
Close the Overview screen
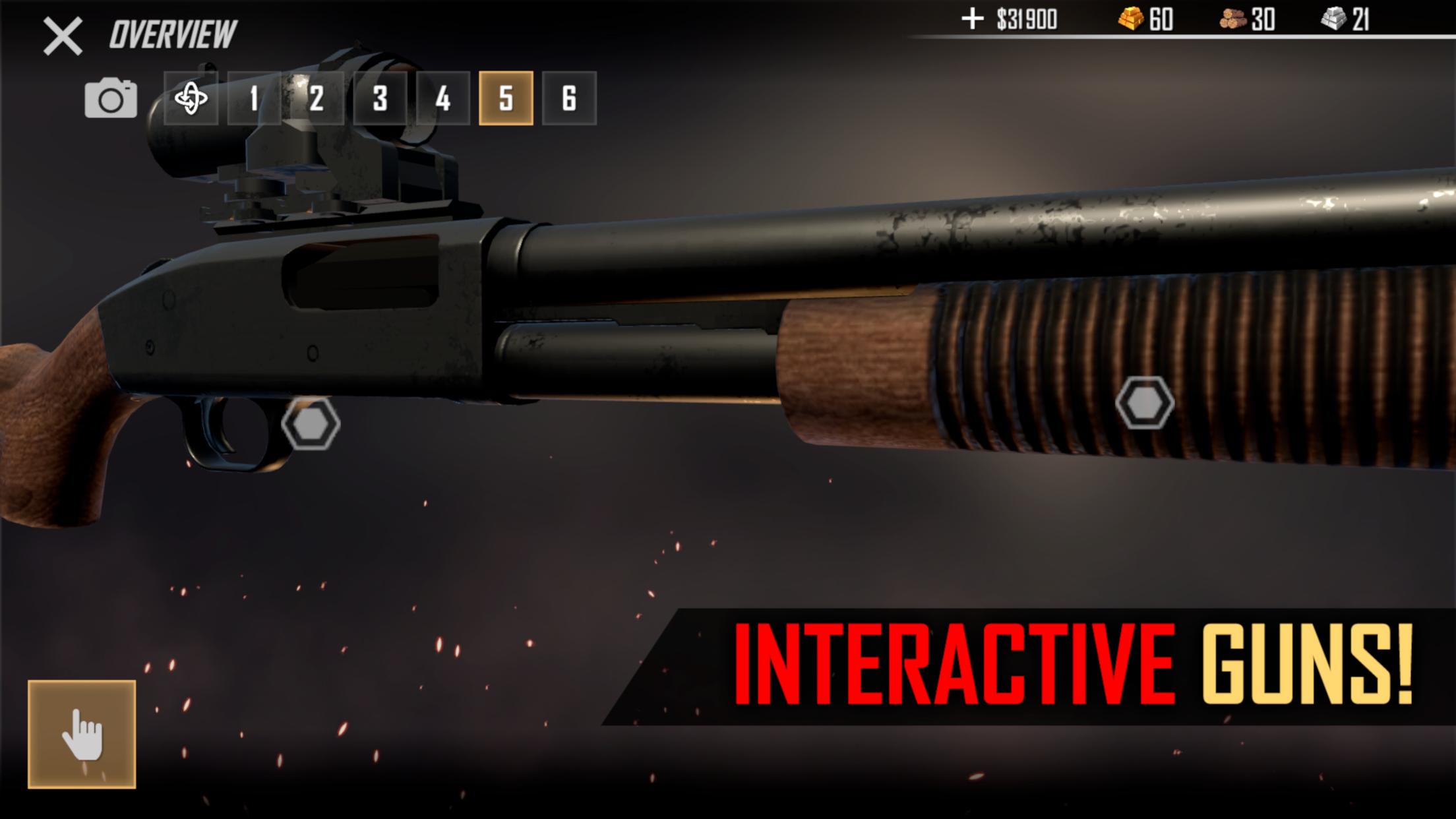click(63, 36)
